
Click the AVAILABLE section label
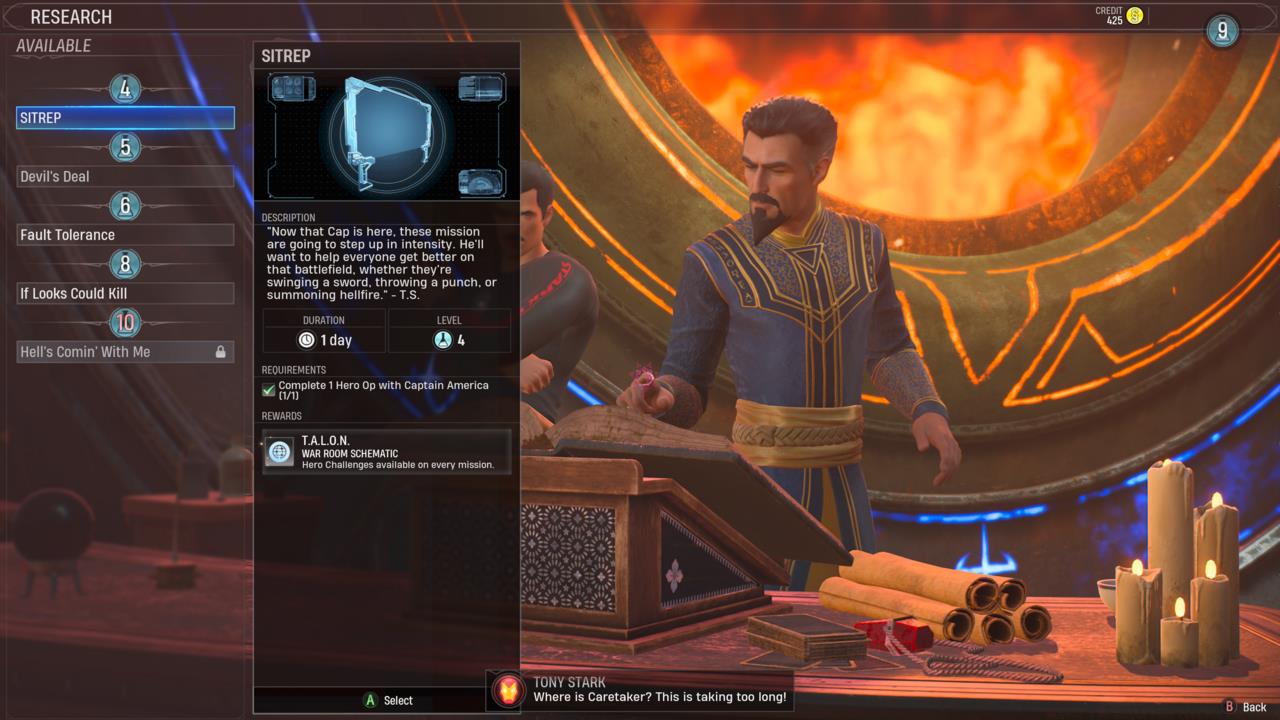pos(54,46)
